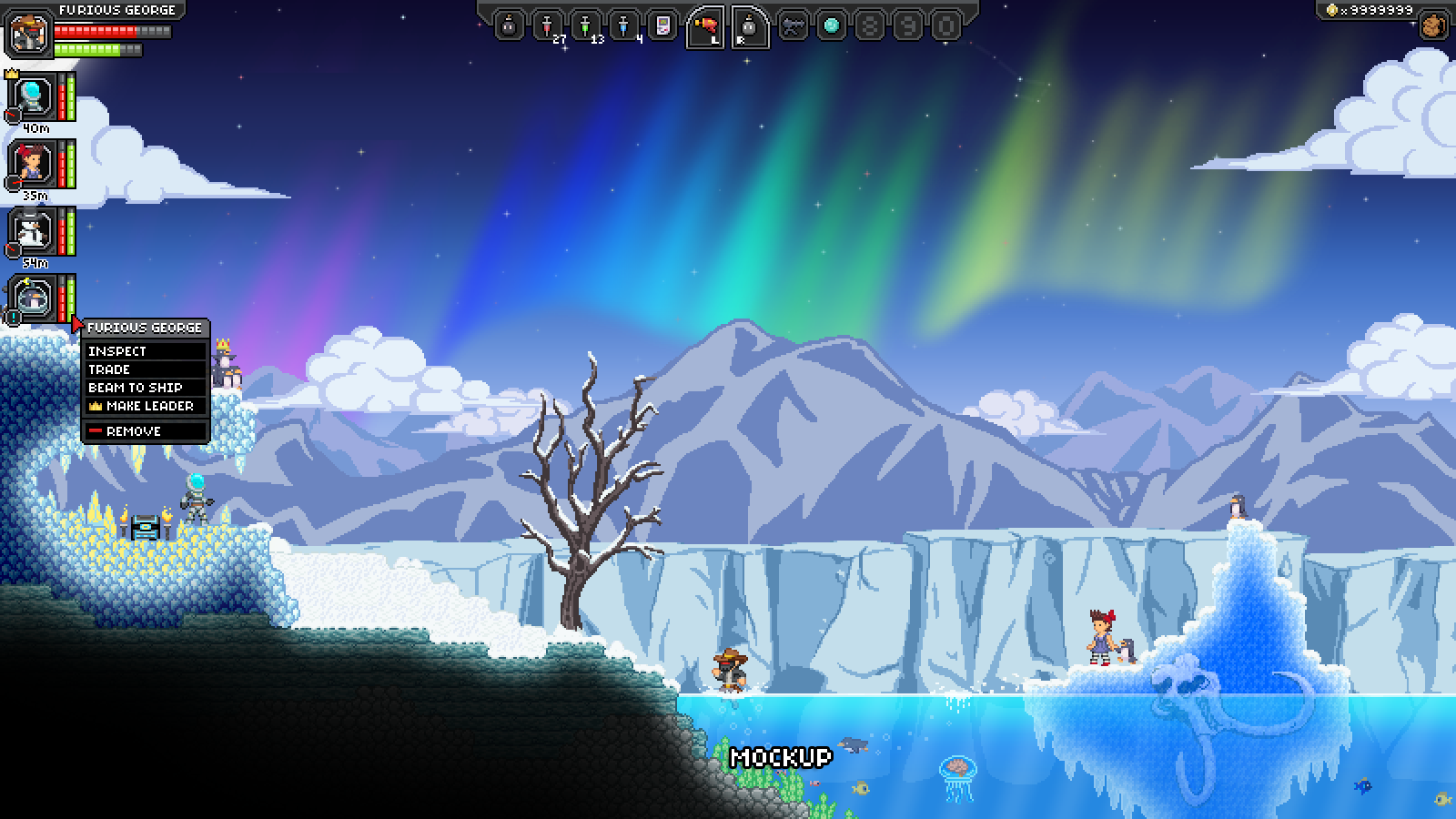Open the inventory backpack icon

(x=1433, y=25)
